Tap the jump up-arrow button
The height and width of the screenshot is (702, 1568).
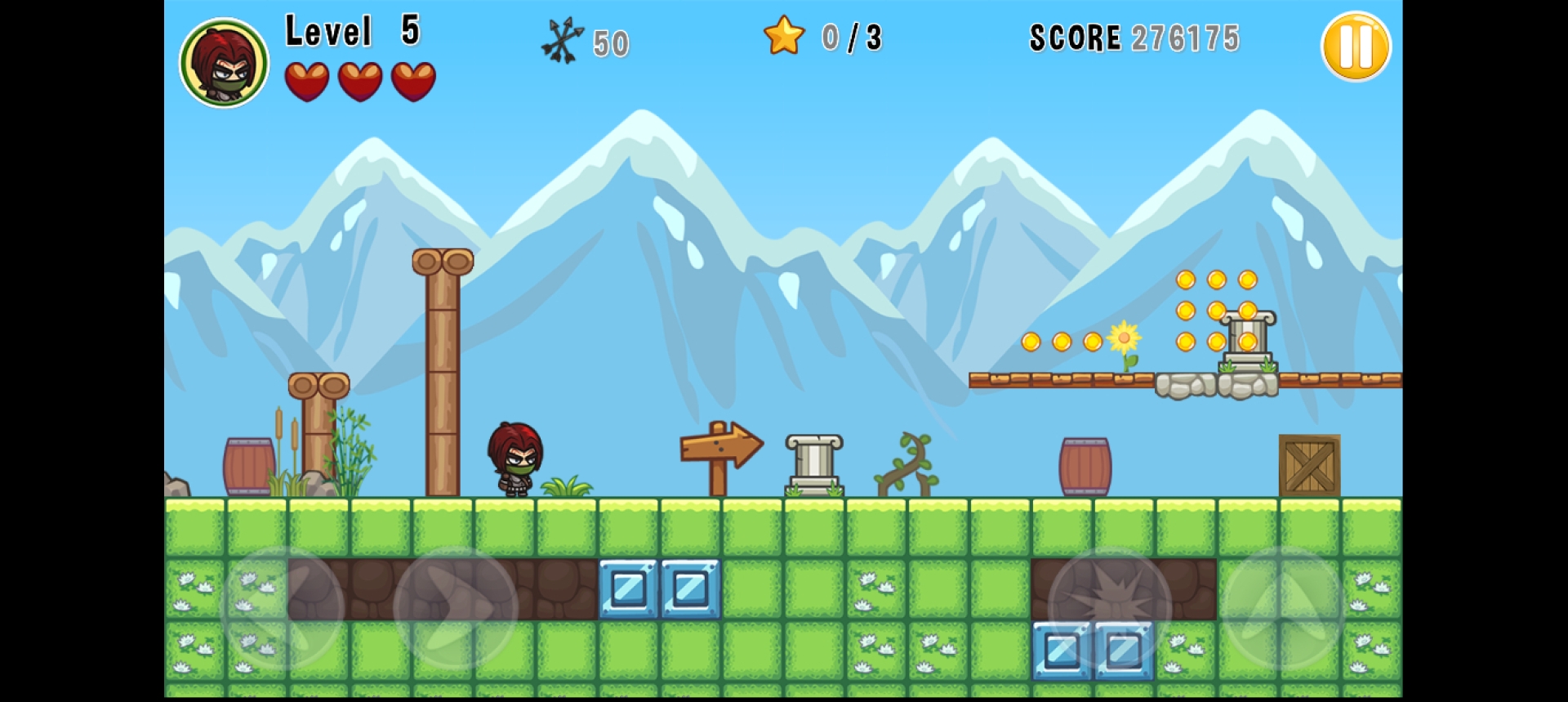click(1282, 607)
